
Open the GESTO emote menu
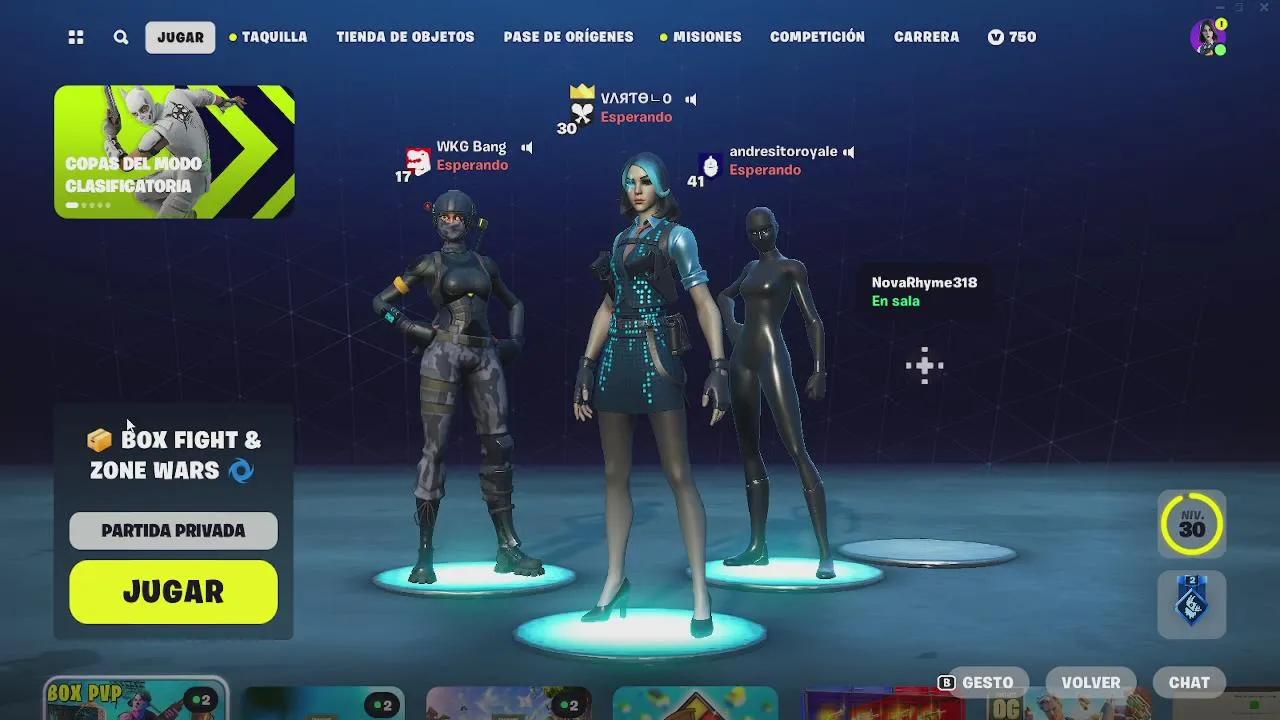point(984,682)
